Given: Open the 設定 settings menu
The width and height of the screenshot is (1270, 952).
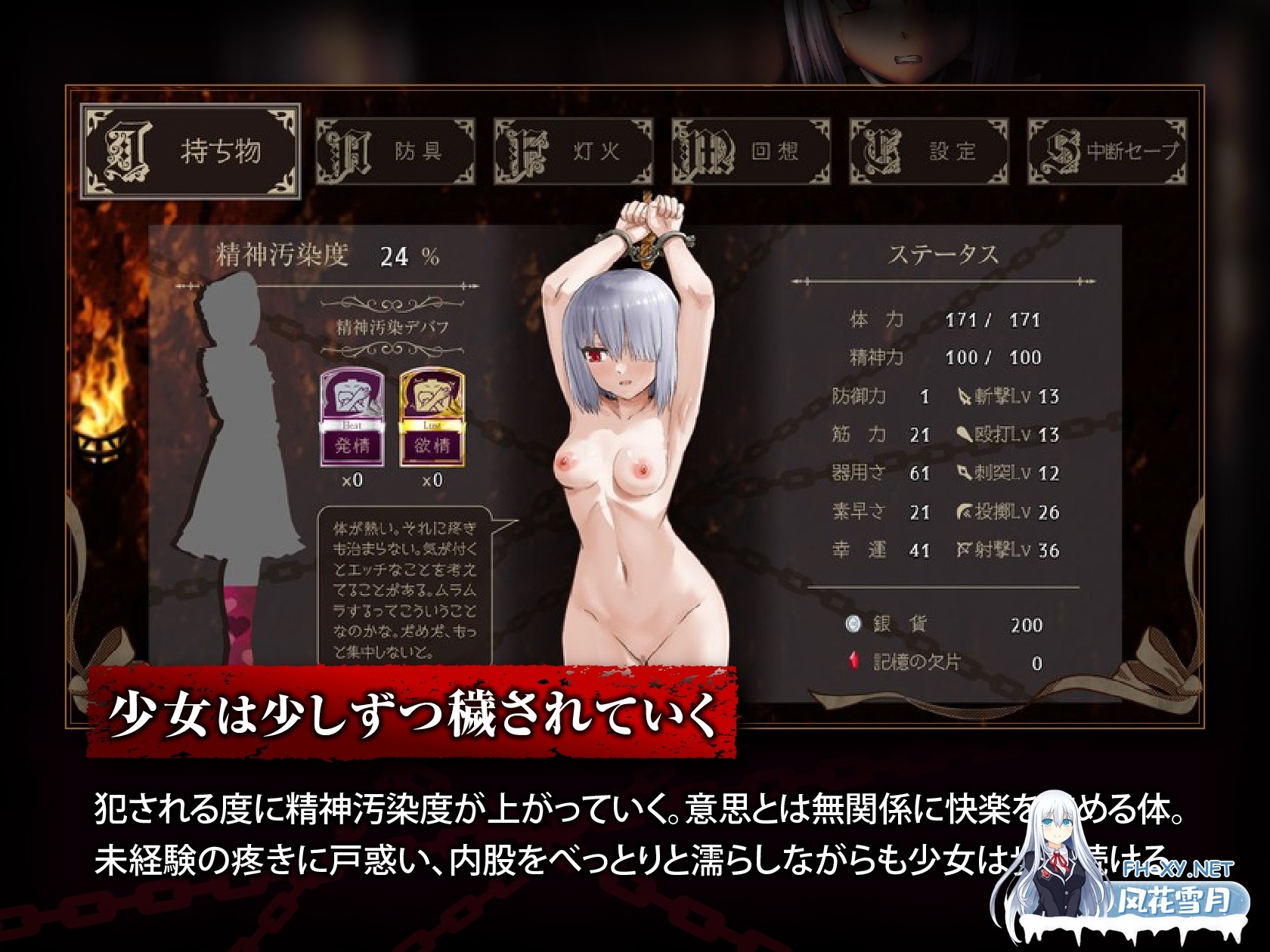Looking at the screenshot, I should [x=930, y=149].
